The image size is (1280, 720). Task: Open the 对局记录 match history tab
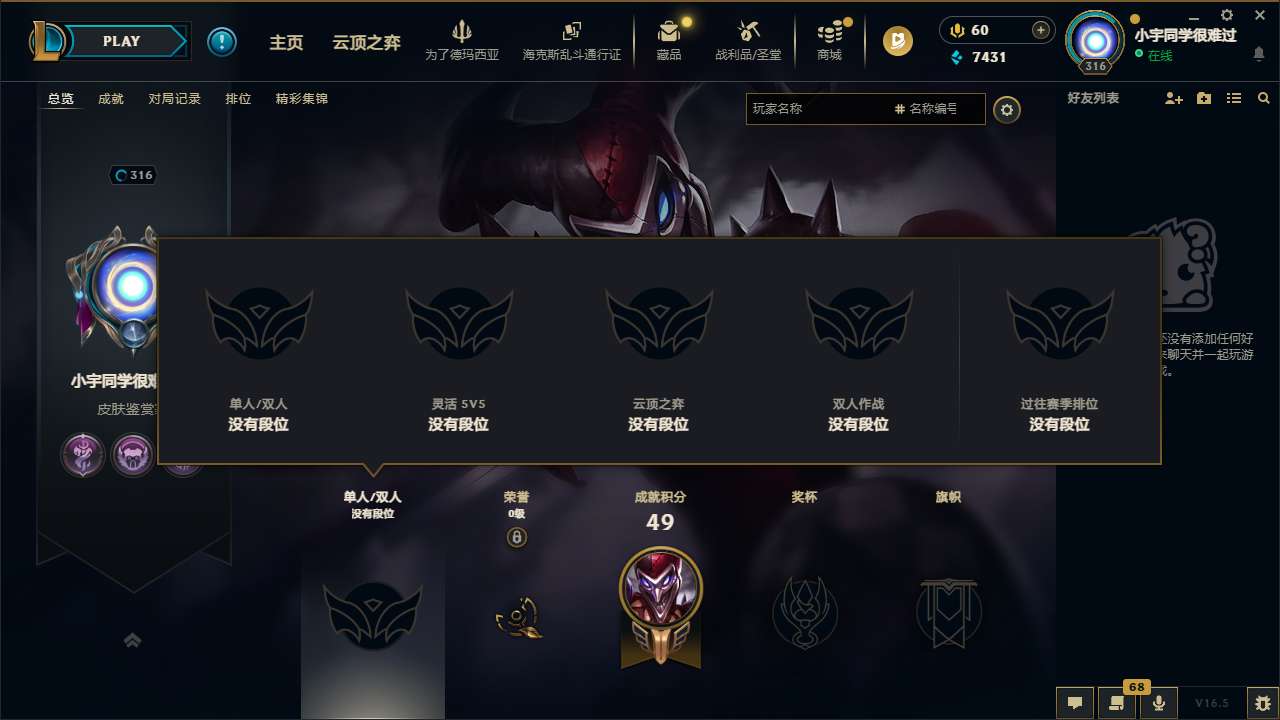(x=175, y=98)
